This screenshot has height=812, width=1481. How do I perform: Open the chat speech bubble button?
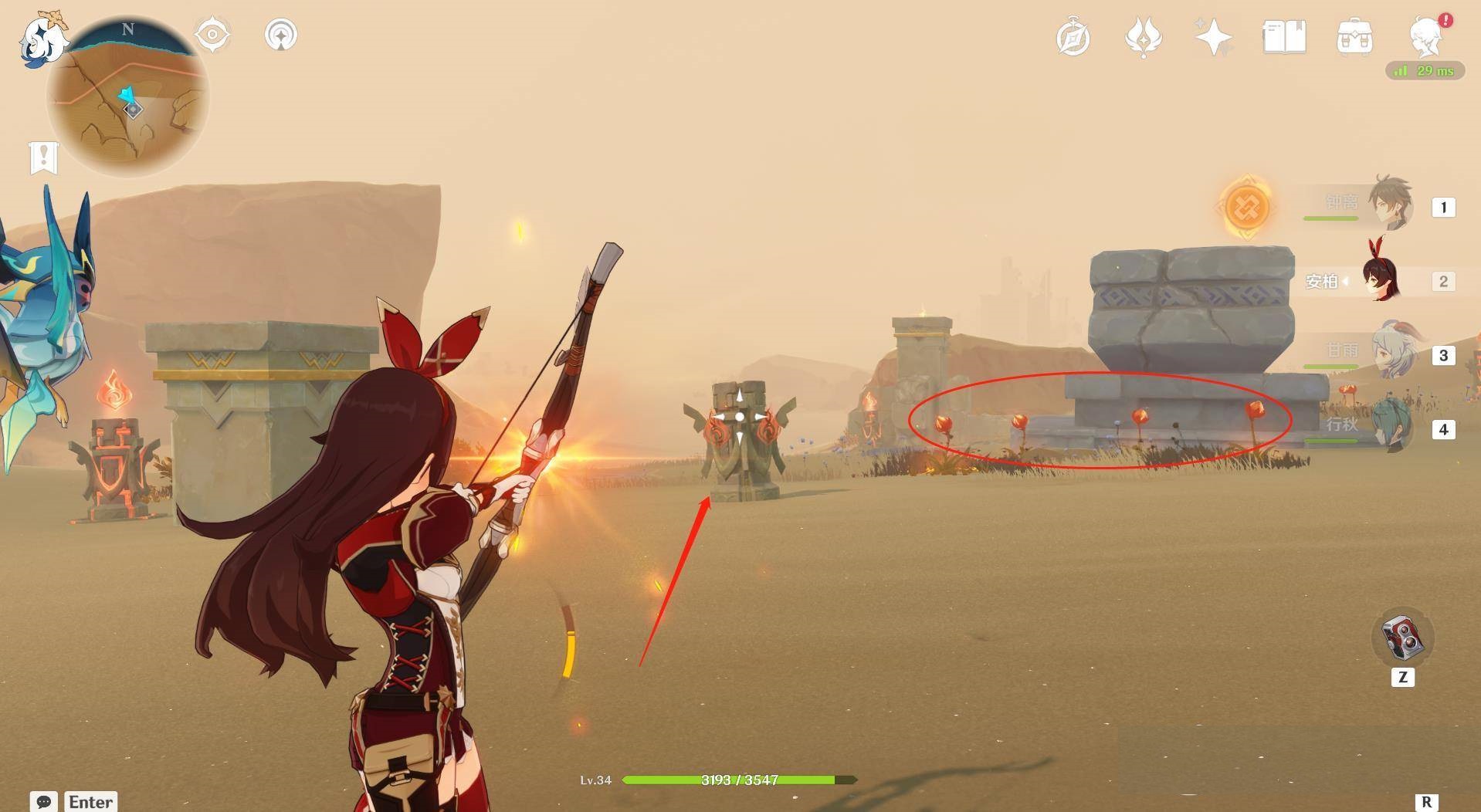[44, 801]
